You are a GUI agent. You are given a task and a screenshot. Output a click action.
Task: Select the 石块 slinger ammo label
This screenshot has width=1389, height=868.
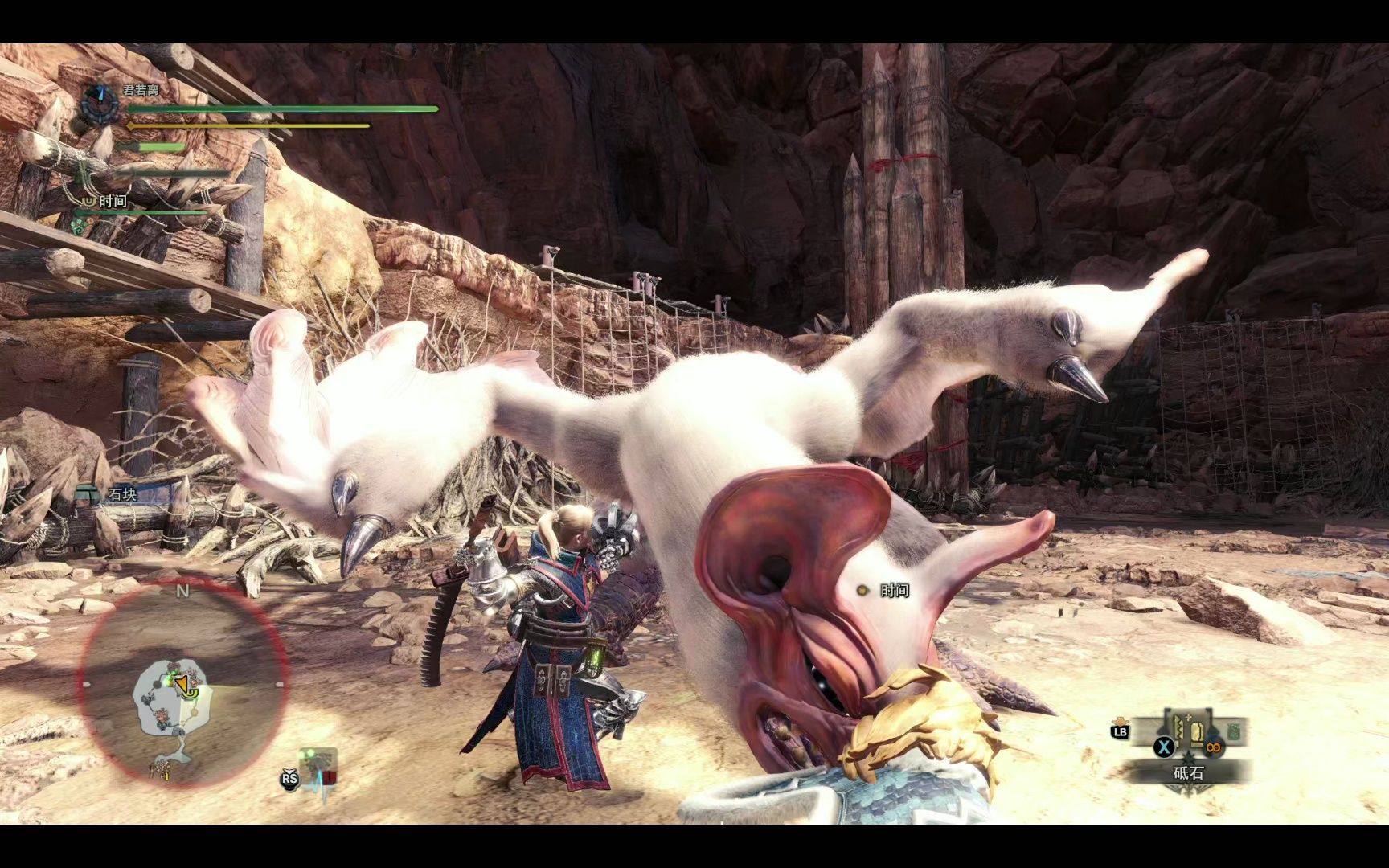coord(122,494)
